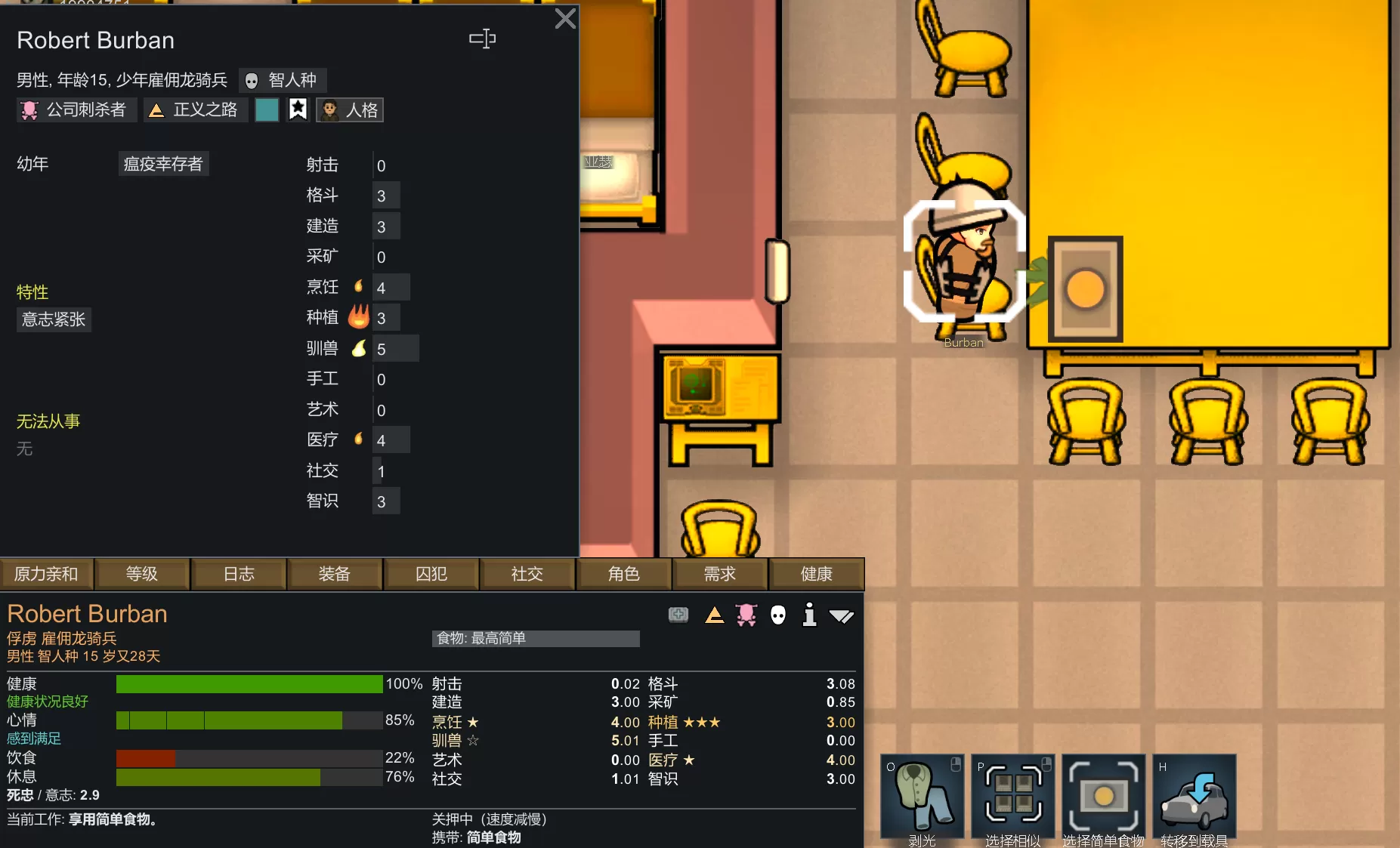Screen dimensions: 1400x848
Task: Show the 健康 health tab
Action: coord(816,574)
